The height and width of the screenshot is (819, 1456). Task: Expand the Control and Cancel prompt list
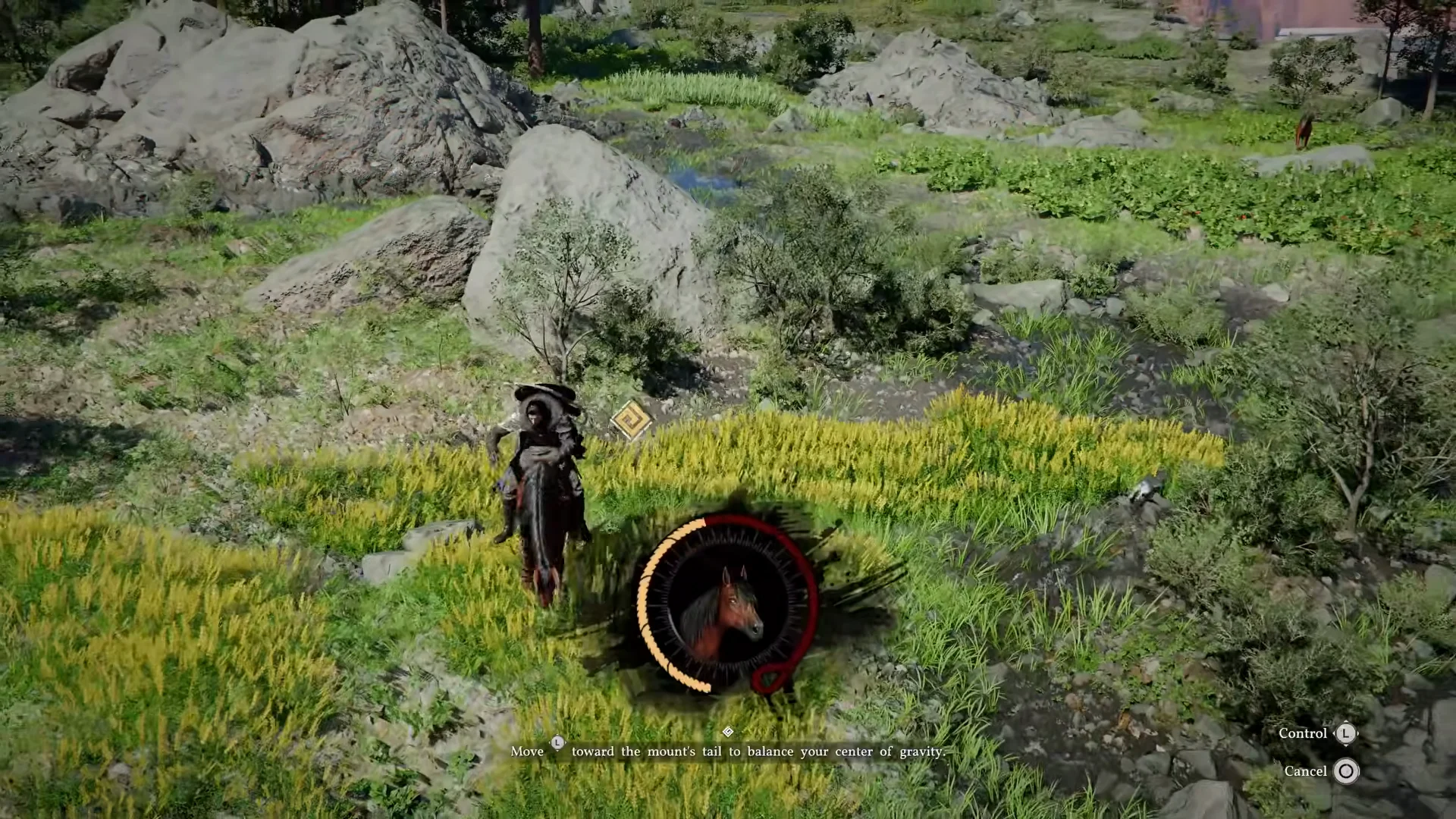(1323, 752)
